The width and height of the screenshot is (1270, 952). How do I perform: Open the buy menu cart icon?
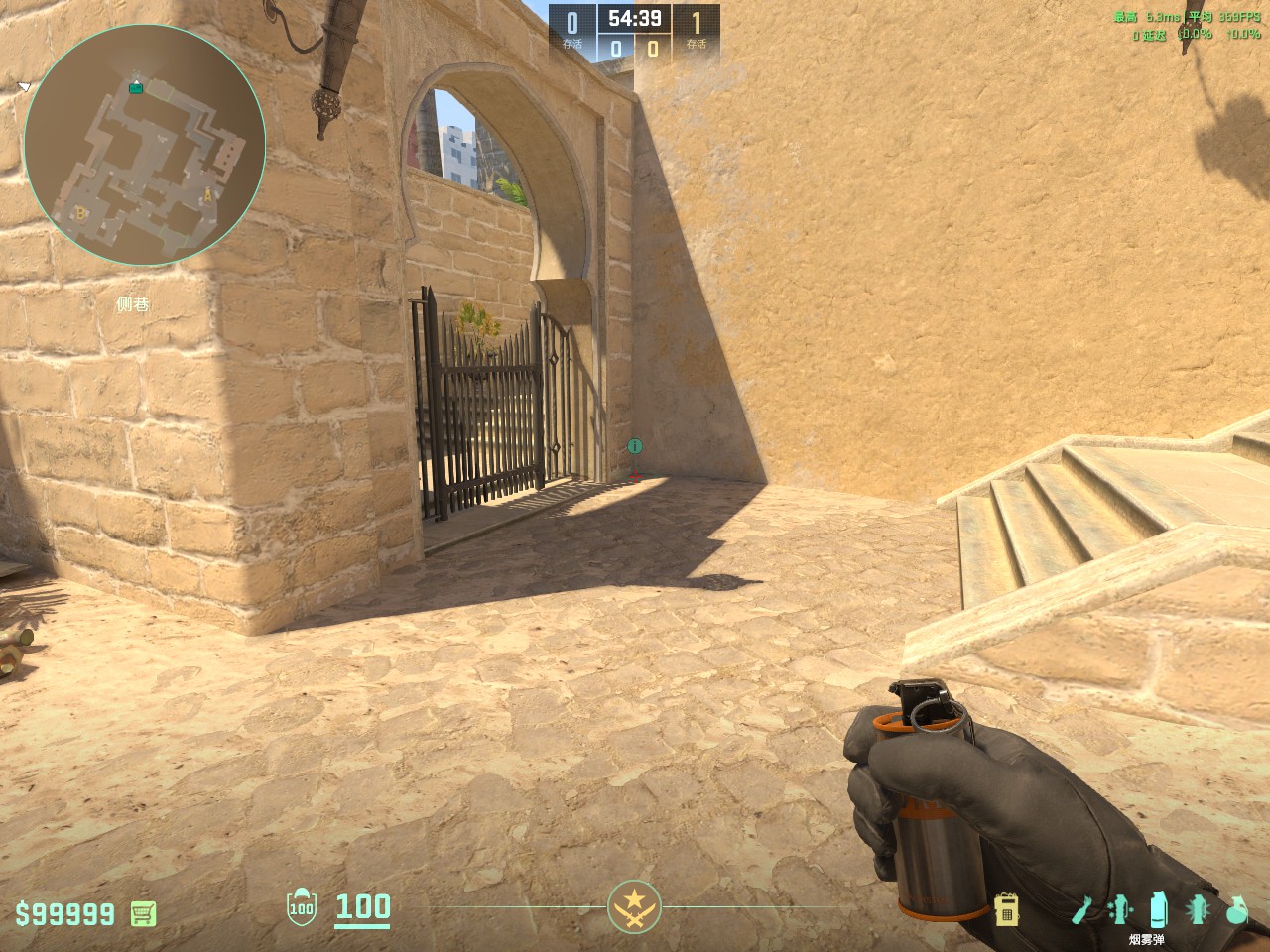click(x=144, y=913)
